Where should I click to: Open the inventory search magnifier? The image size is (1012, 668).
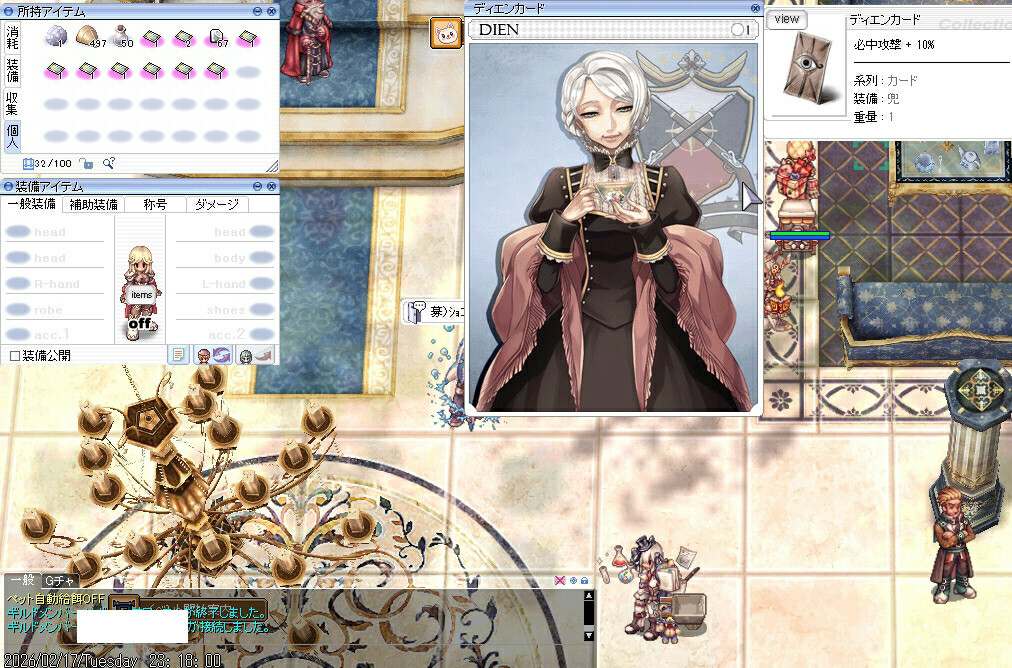coord(108,163)
